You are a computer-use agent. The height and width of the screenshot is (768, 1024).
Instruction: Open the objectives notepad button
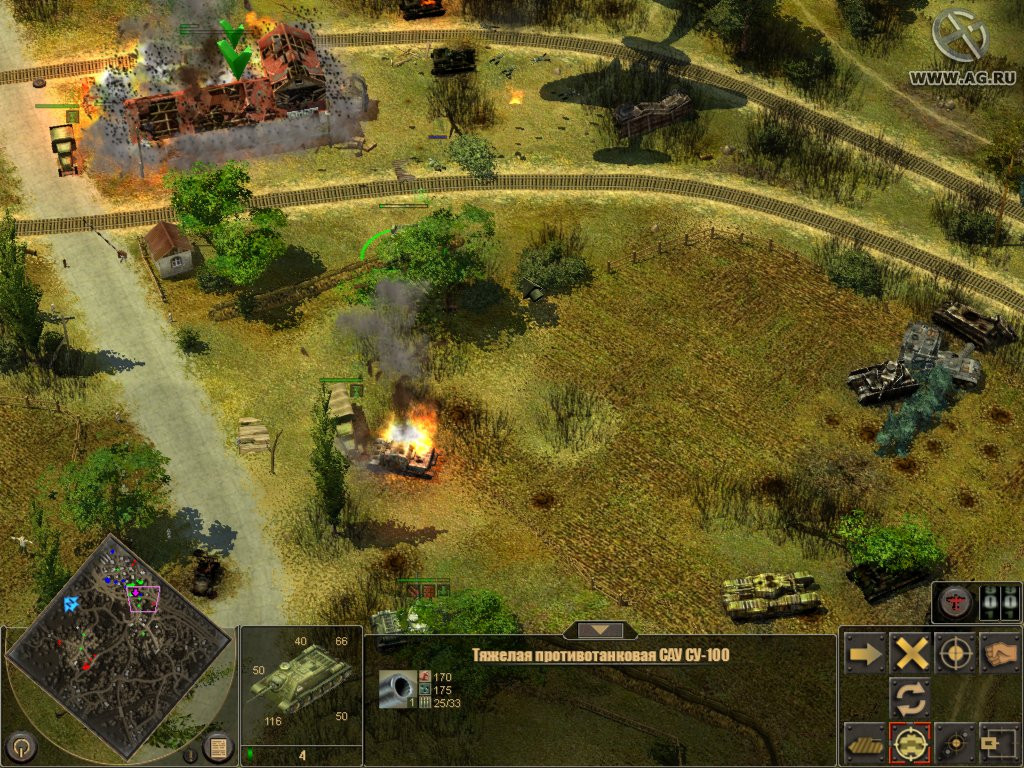pos(218,746)
